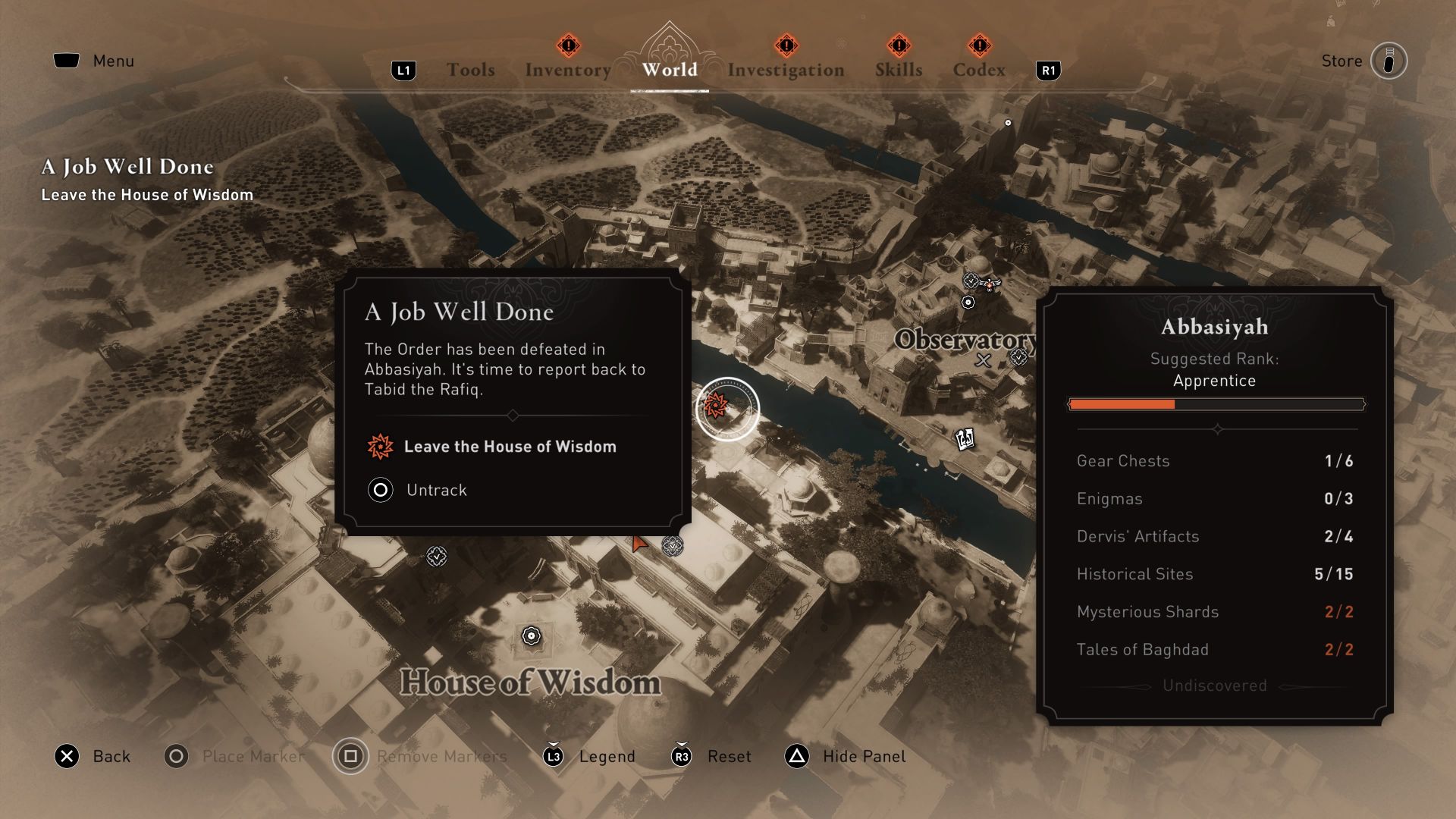The height and width of the screenshot is (819, 1456).
Task: Click the eagle icon northeast of the Observatory
Action: [990, 284]
